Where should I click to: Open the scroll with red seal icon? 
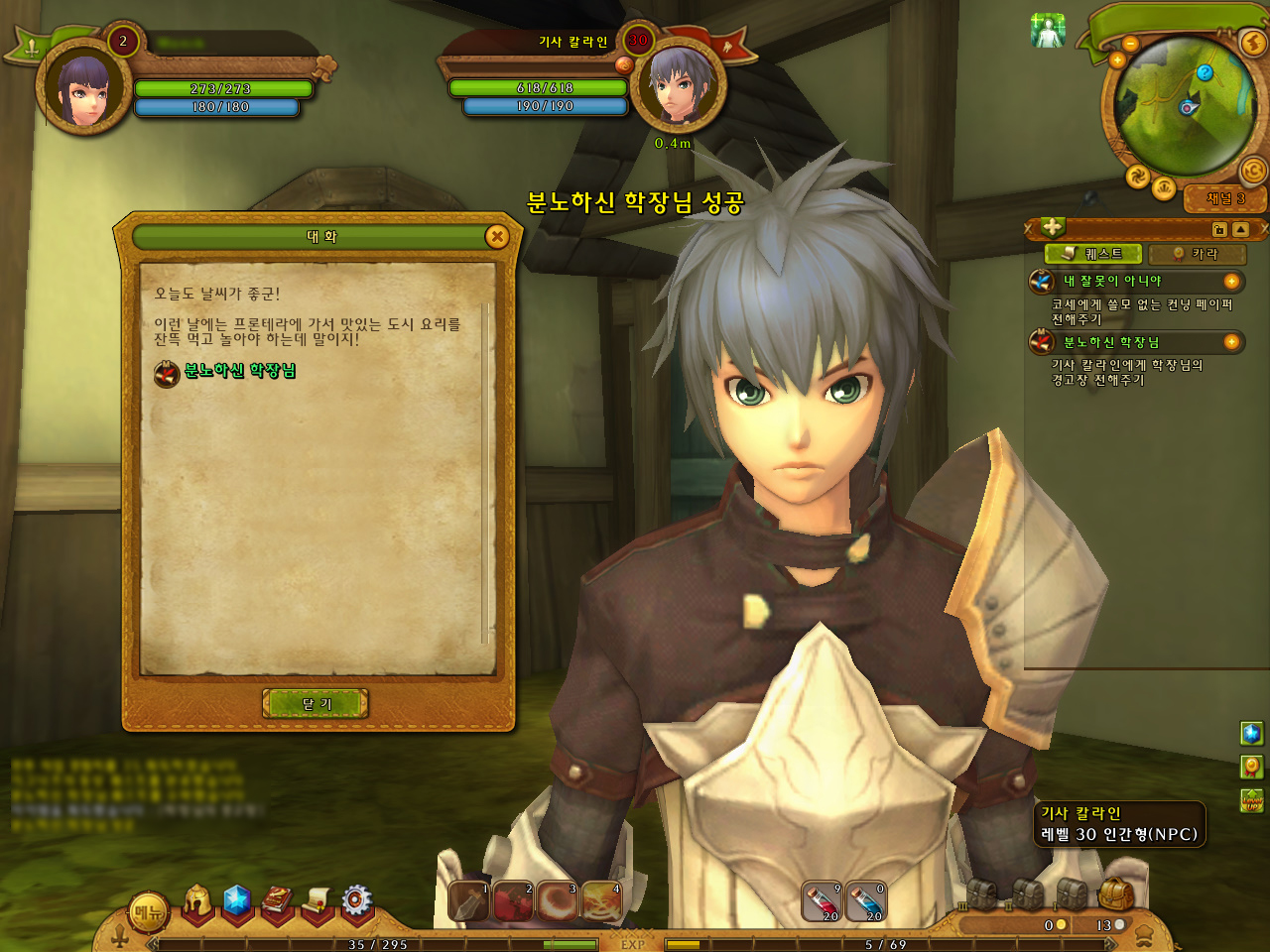[x=317, y=900]
